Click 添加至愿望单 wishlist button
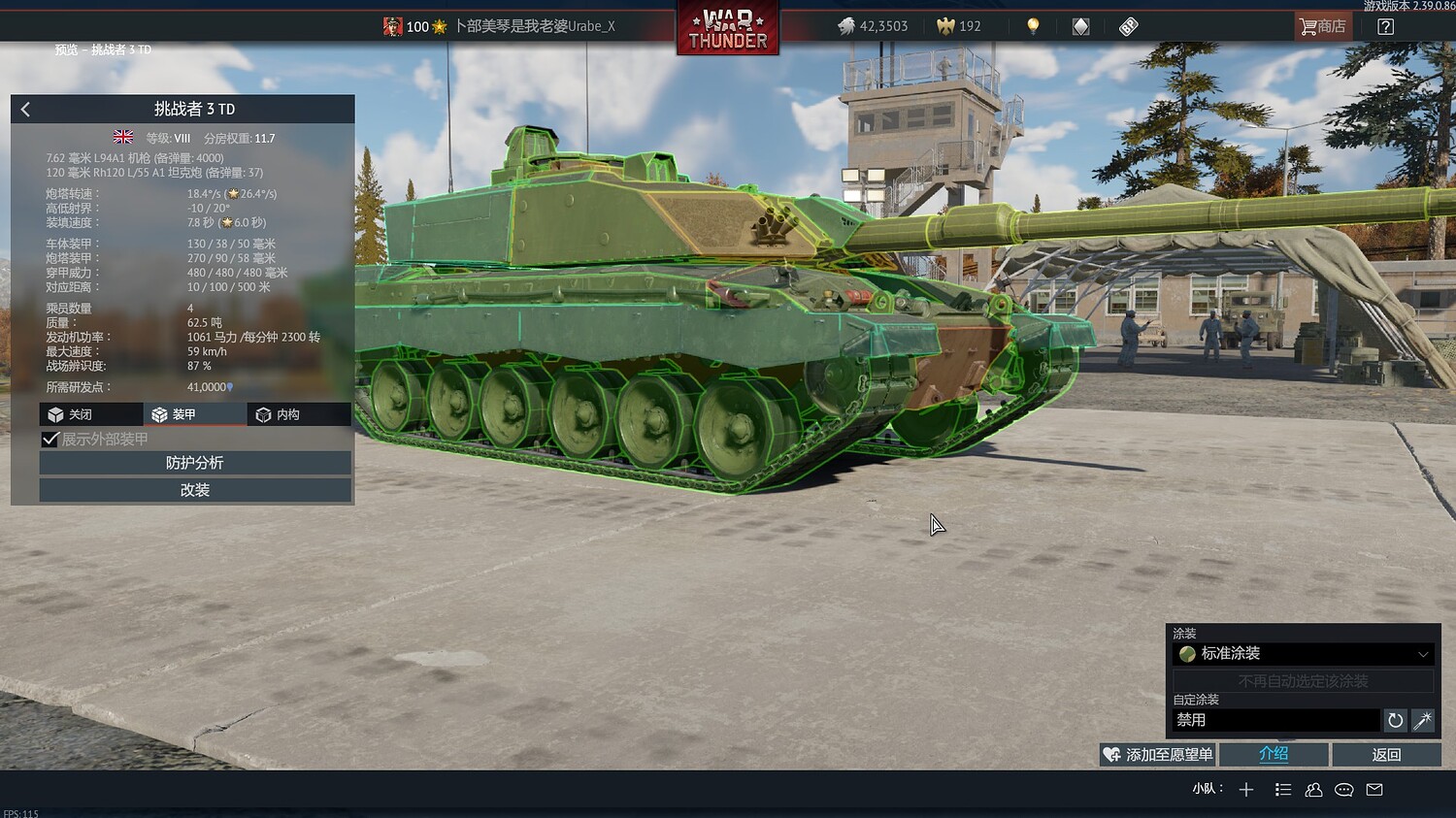1456x818 pixels. click(1157, 754)
